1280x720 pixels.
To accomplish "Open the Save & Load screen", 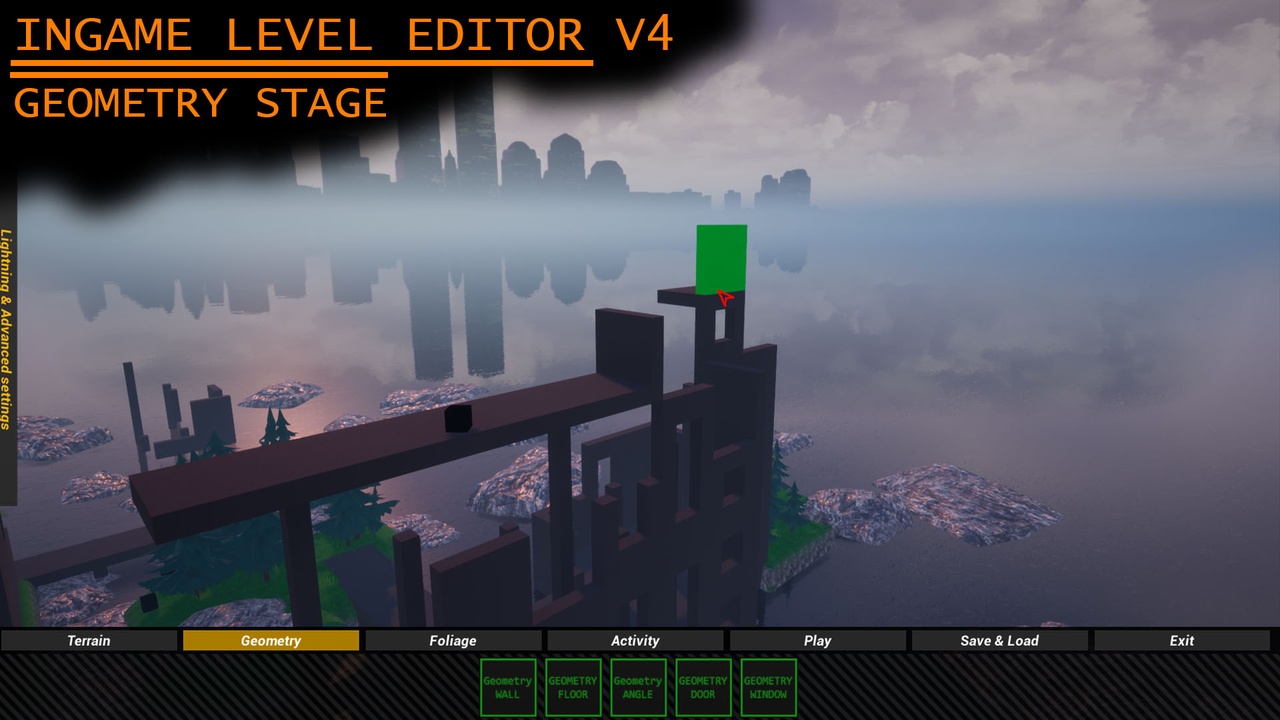I will (x=1000, y=640).
